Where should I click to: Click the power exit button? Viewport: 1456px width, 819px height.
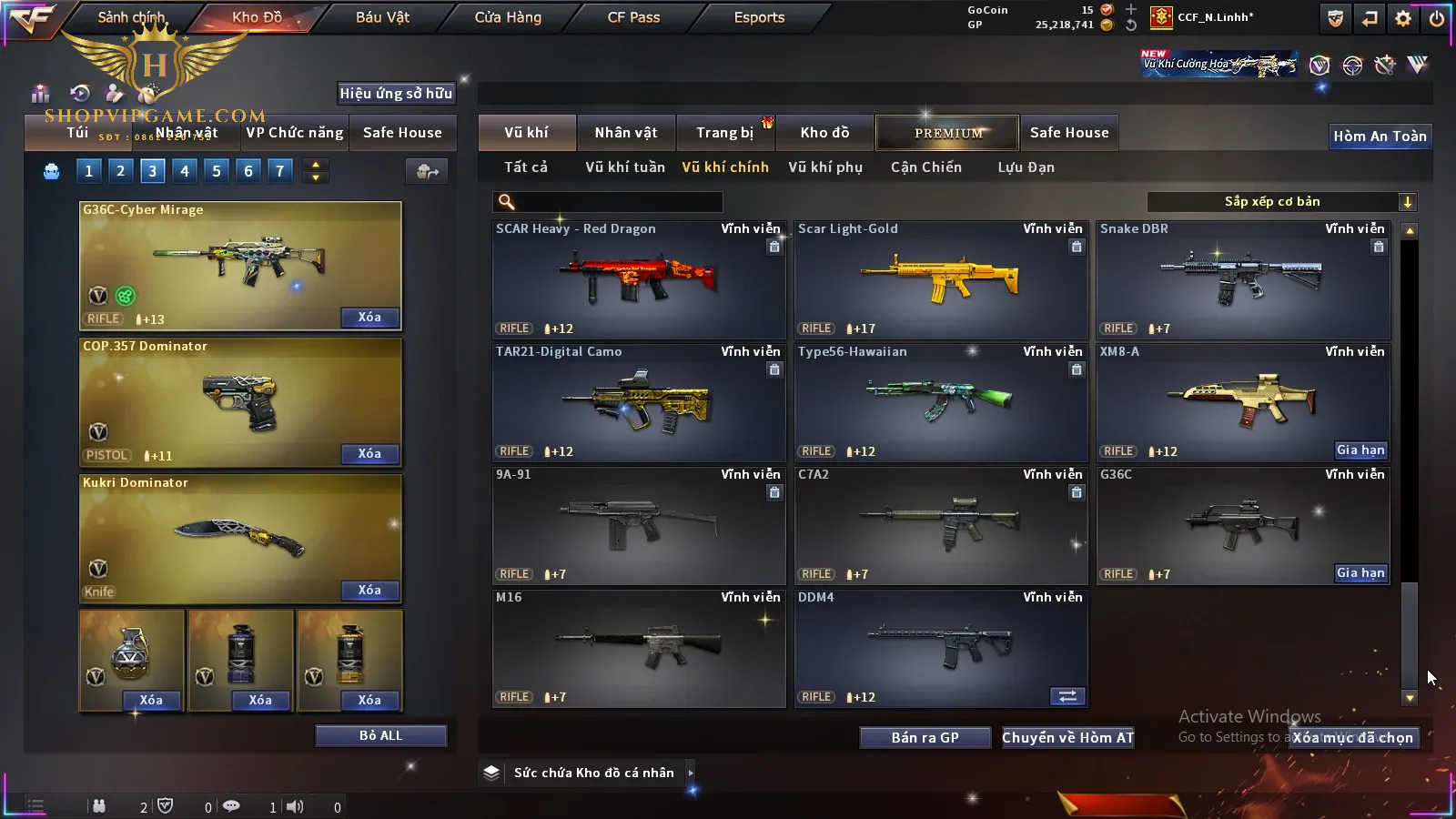1437,18
